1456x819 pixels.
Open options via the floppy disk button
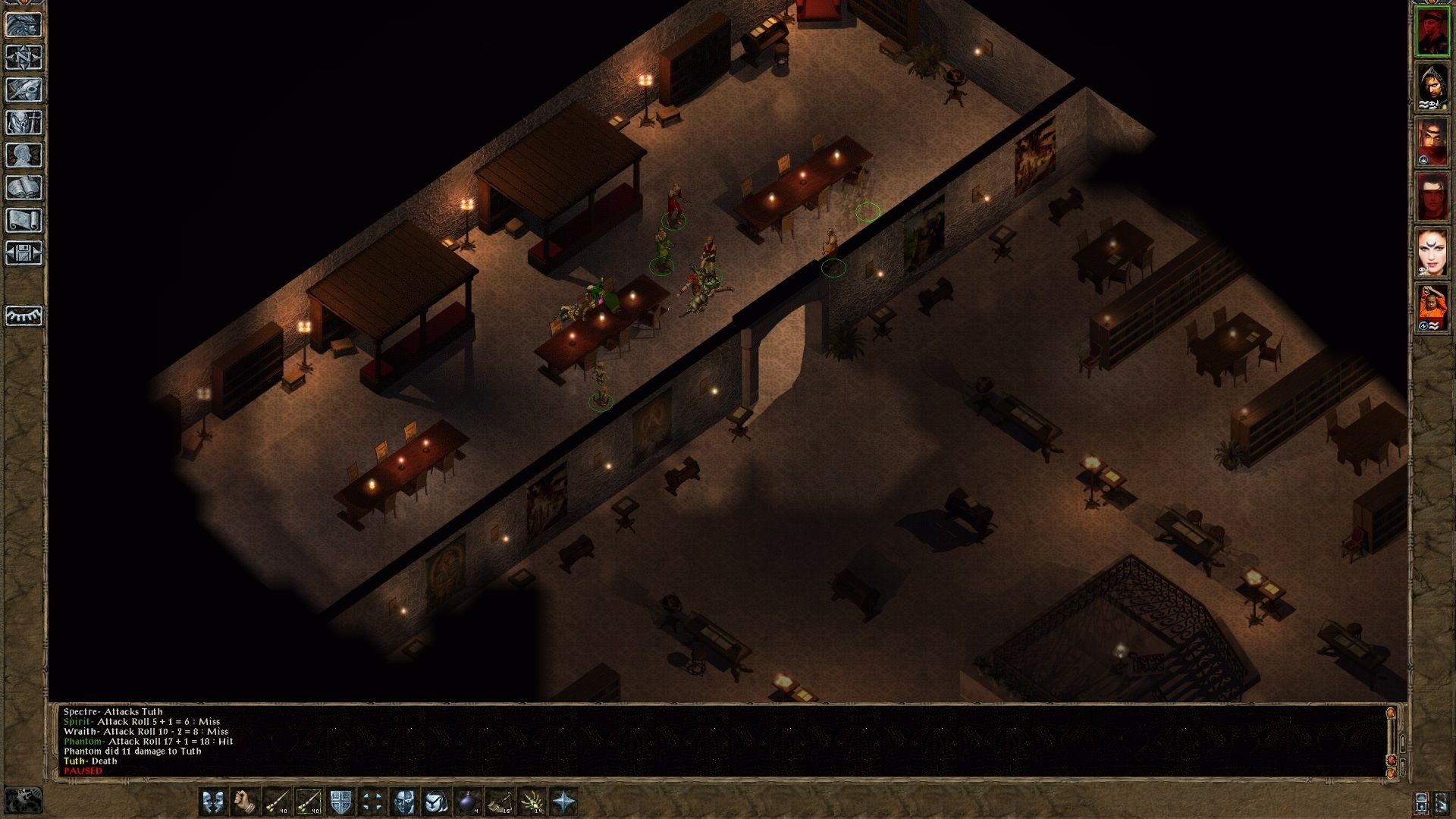tap(24, 253)
